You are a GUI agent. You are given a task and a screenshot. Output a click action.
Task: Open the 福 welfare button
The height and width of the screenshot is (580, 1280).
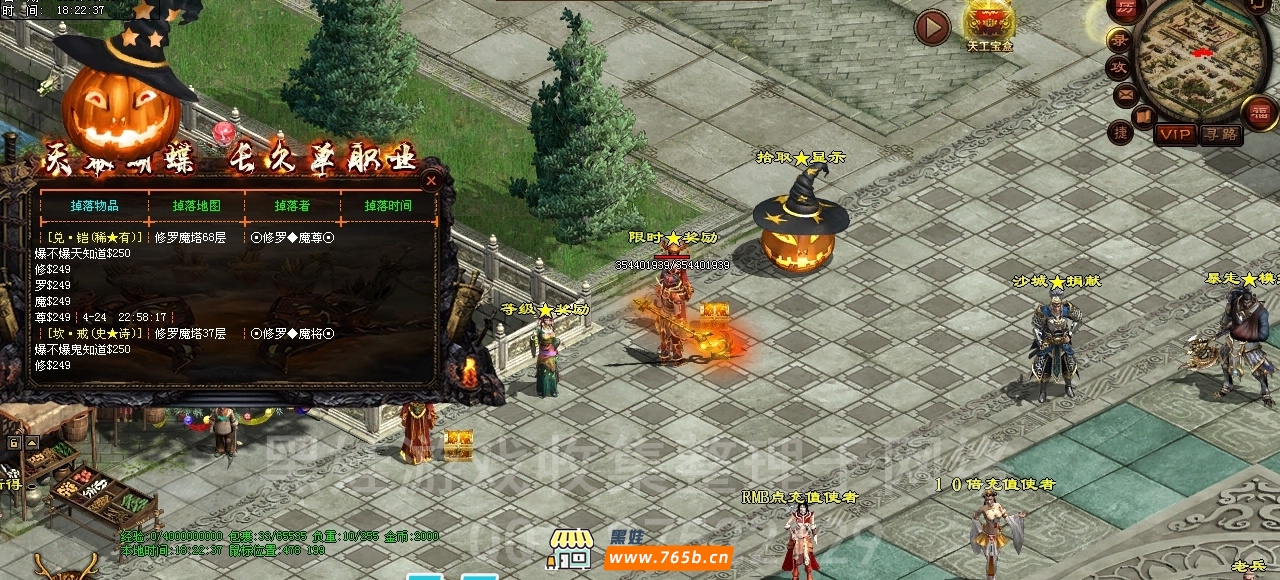click(x=1259, y=112)
